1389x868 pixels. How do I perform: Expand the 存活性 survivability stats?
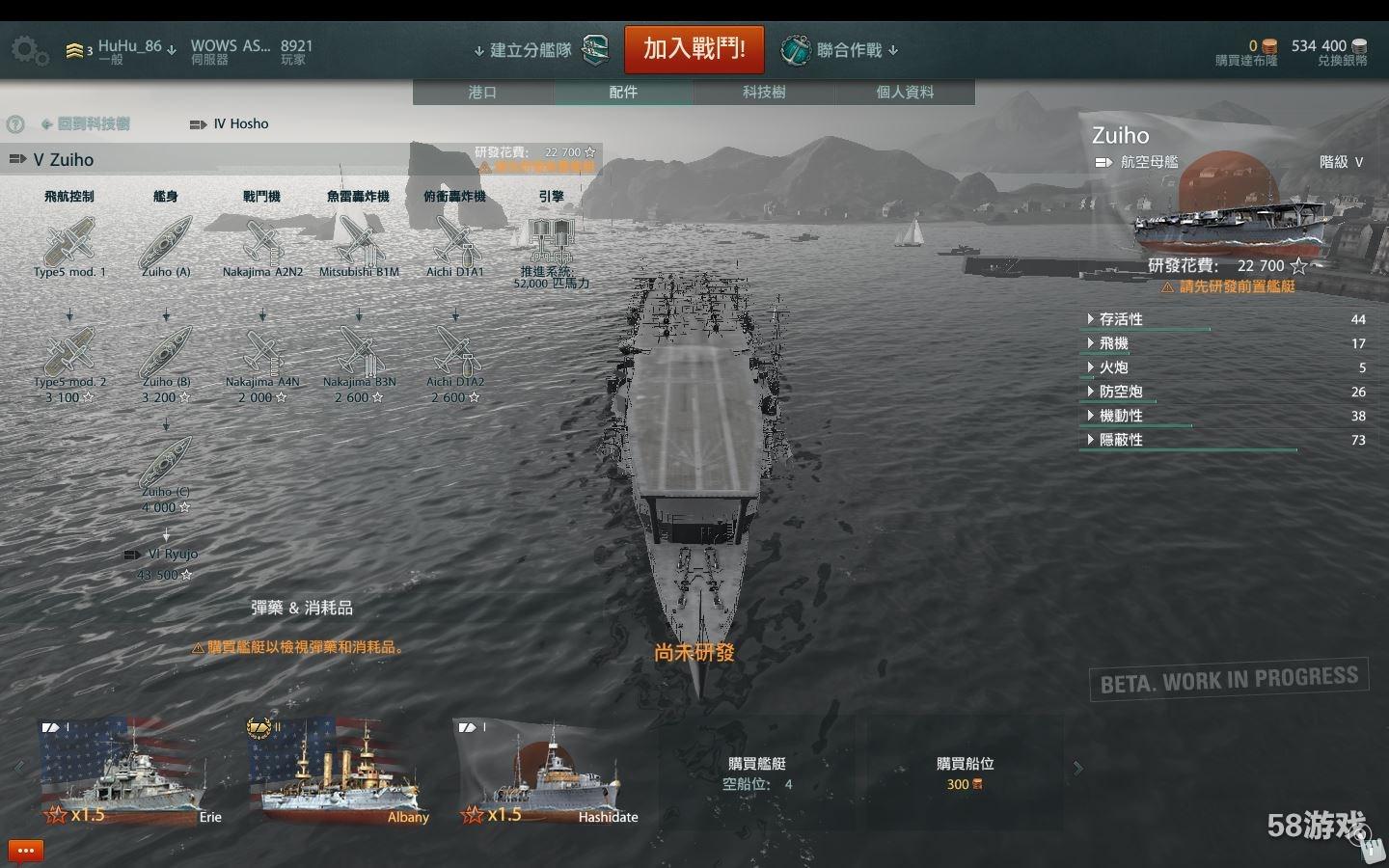[x=1121, y=319]
